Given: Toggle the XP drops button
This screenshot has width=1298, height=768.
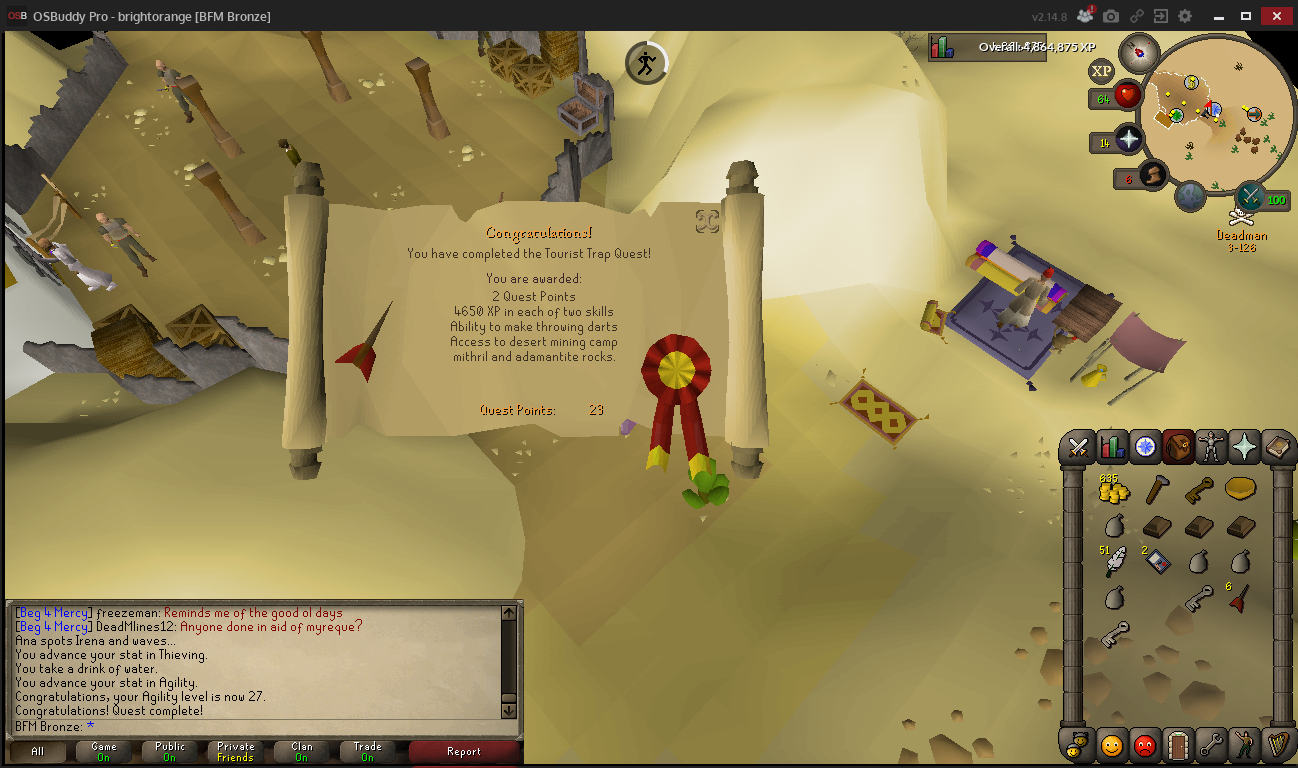Looking at the screenshot, I should click(1101, 71).
